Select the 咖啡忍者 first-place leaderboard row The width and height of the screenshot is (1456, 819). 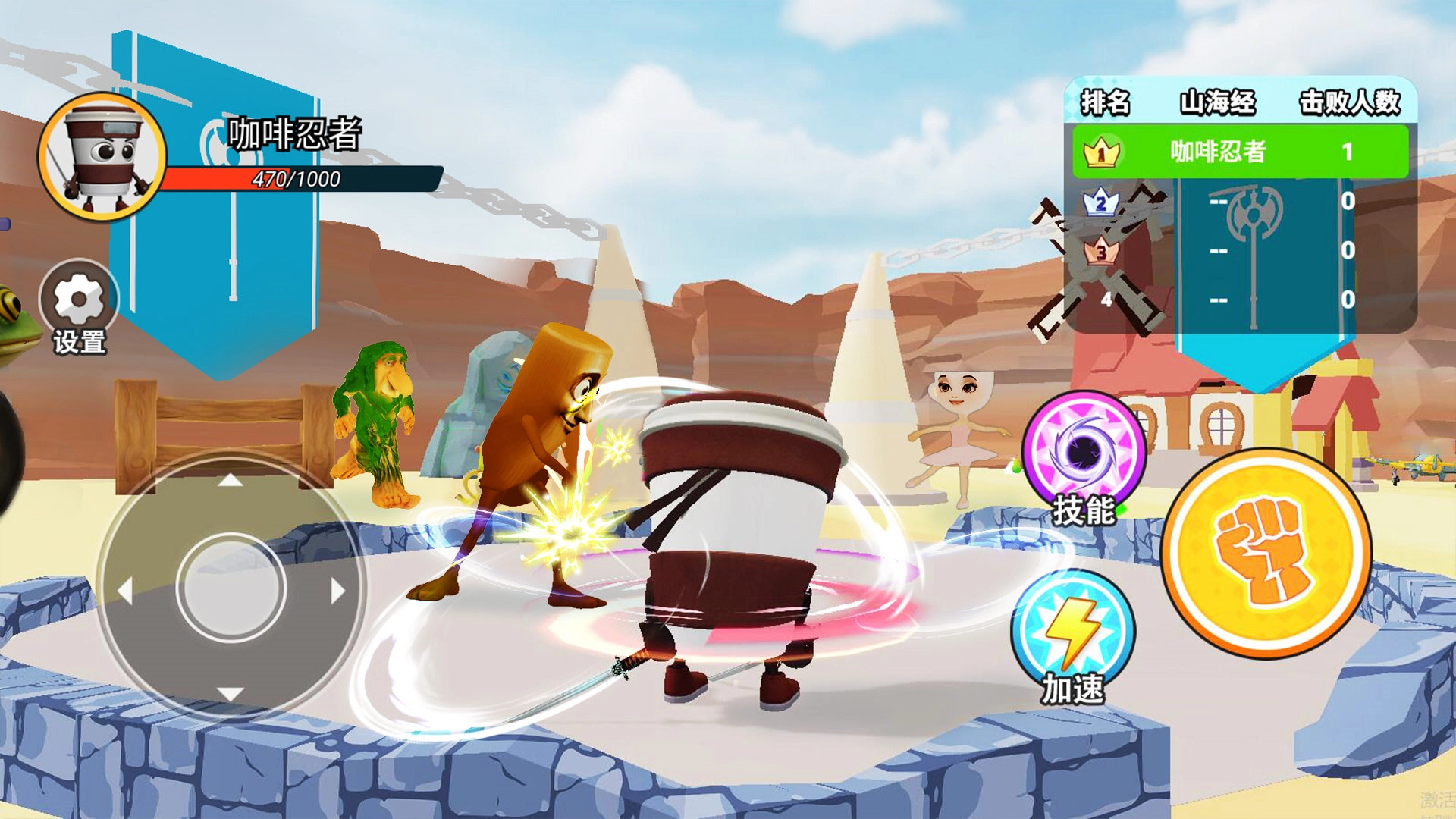point(1240,152)
